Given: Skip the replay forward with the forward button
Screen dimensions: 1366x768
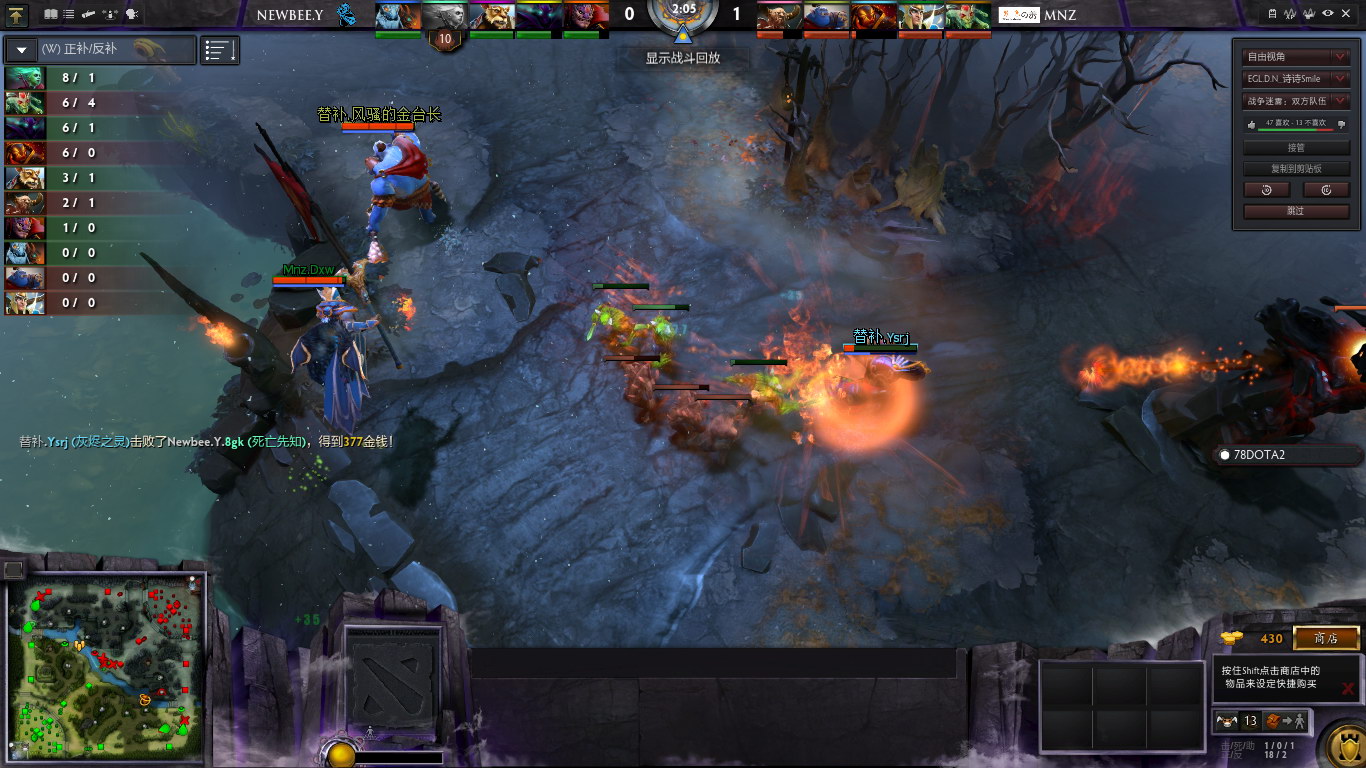Looking at the screenshot, I should 1326,190.
